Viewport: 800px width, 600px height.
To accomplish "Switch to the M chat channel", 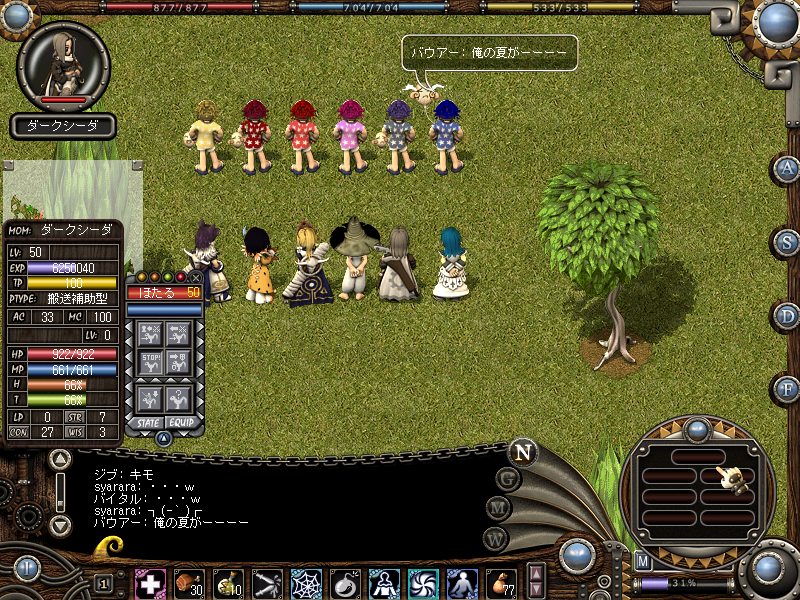I will [x=498, y=508].
